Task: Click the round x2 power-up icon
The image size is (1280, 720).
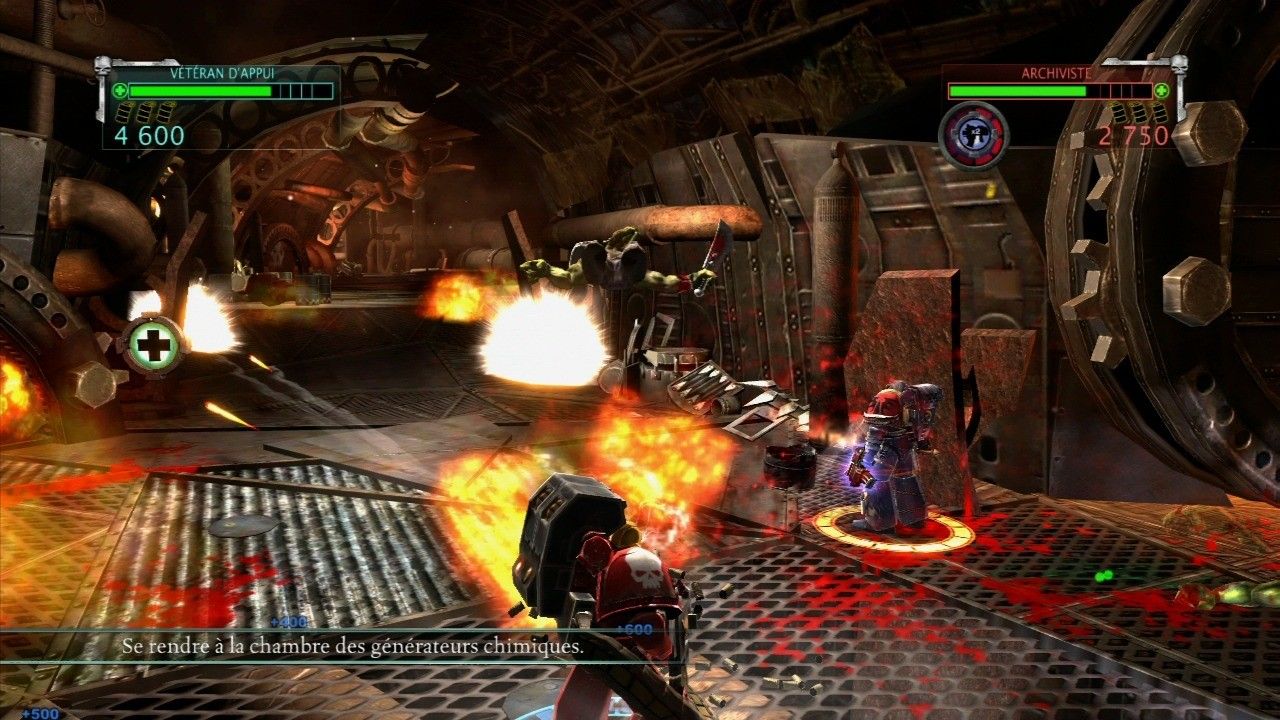Action: [973, 135]
